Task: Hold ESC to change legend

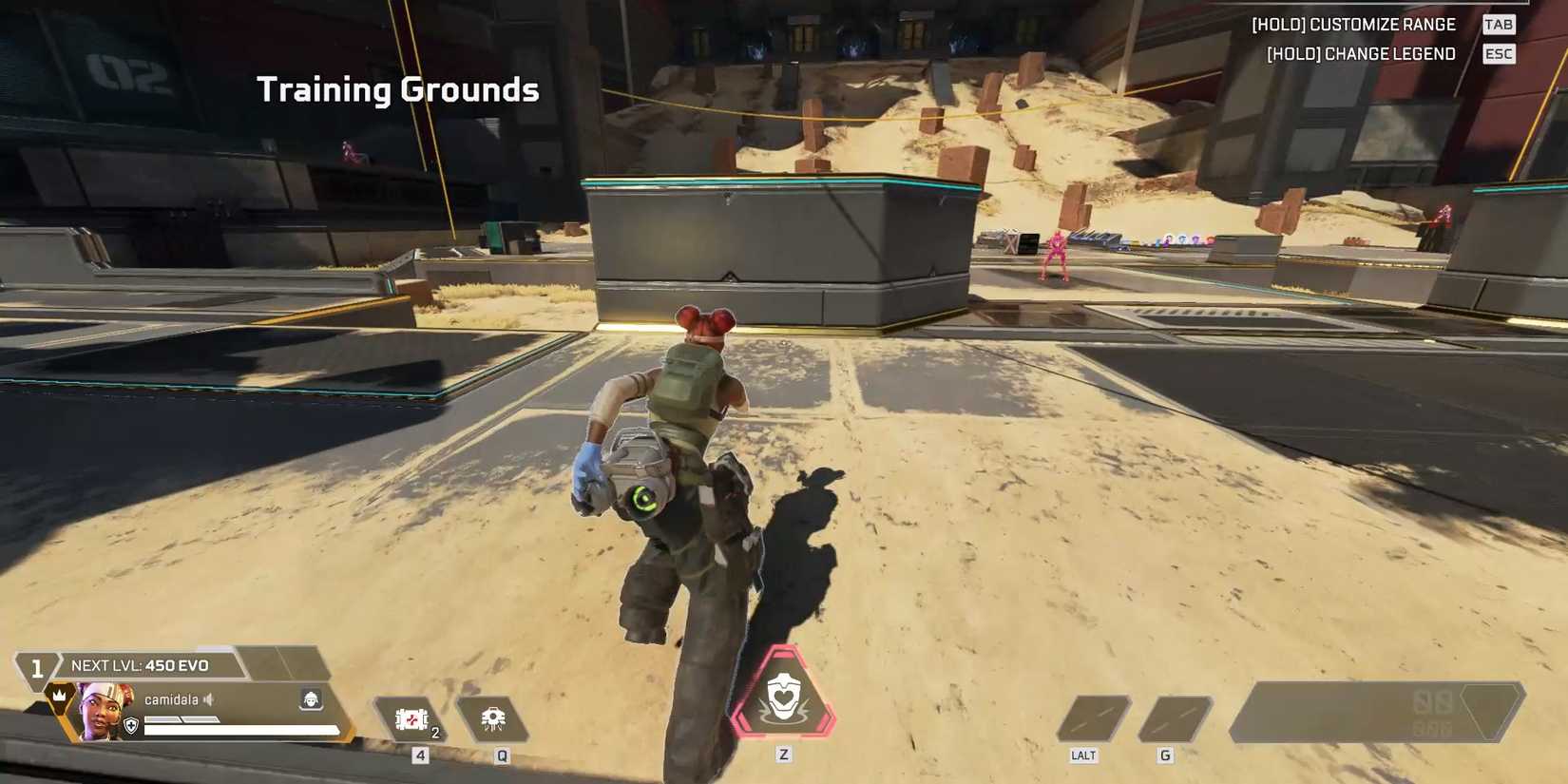Action: pos(1499,54)
